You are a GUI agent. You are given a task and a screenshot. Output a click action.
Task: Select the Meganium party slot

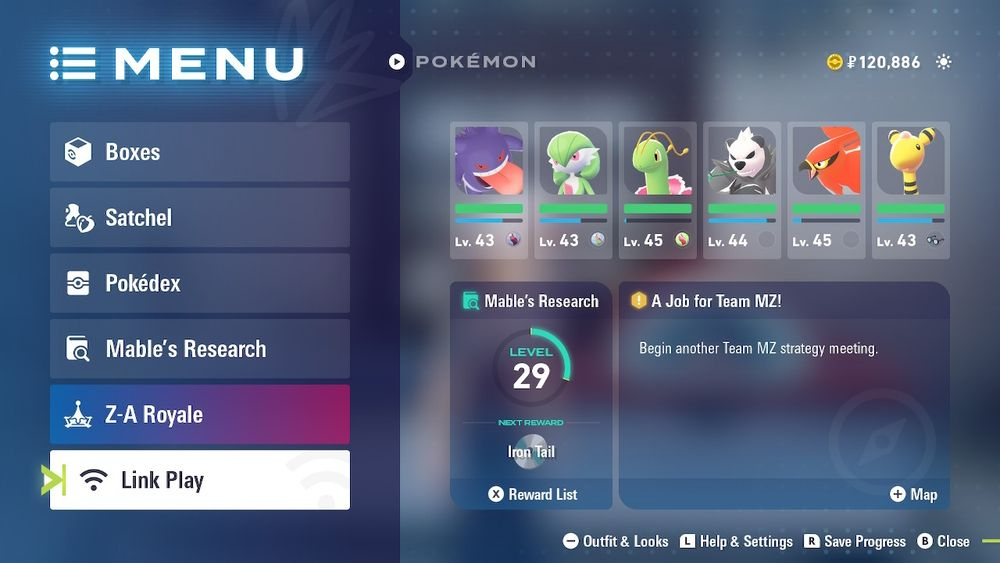coord(657,190)
